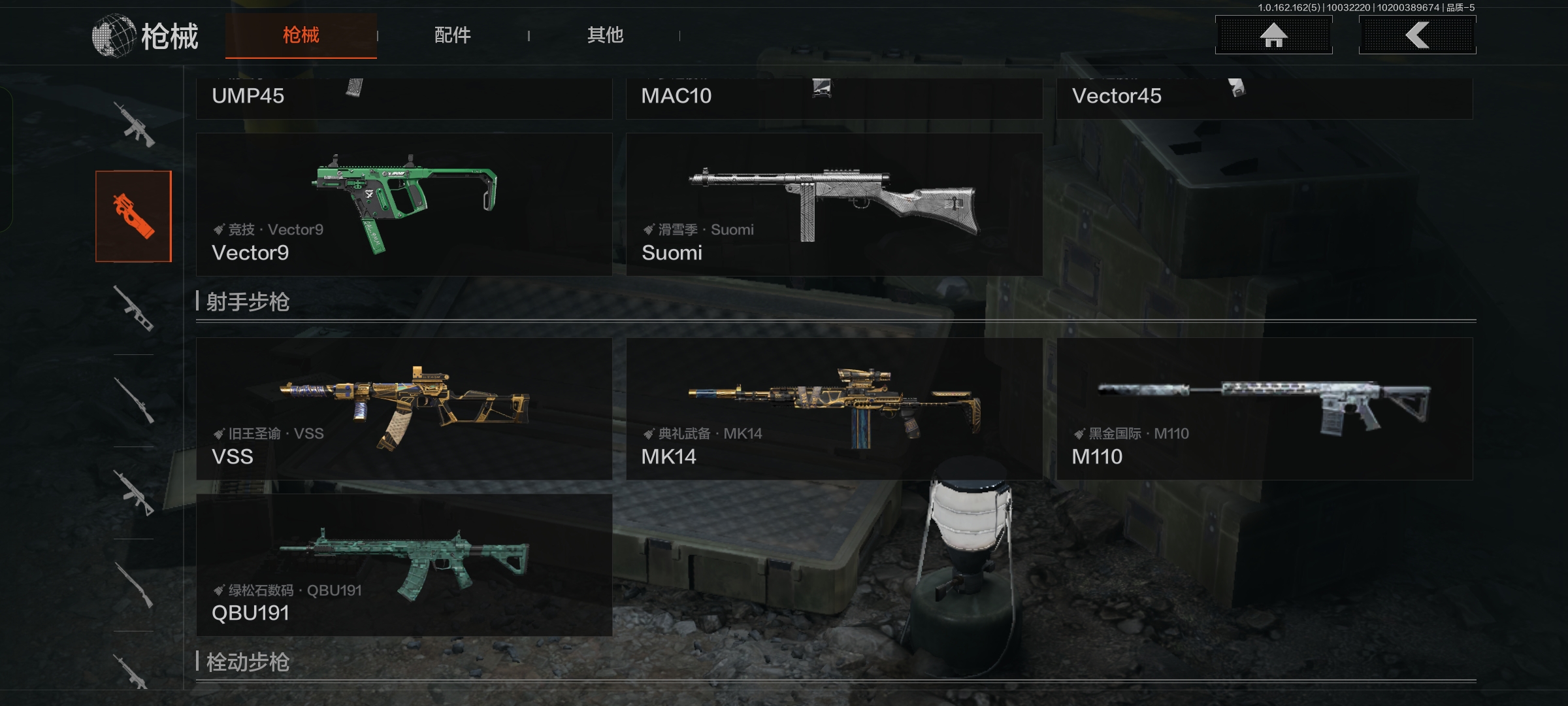Select the green Vector9 skin
The image size is (1568, 706).
click(404, 205)
